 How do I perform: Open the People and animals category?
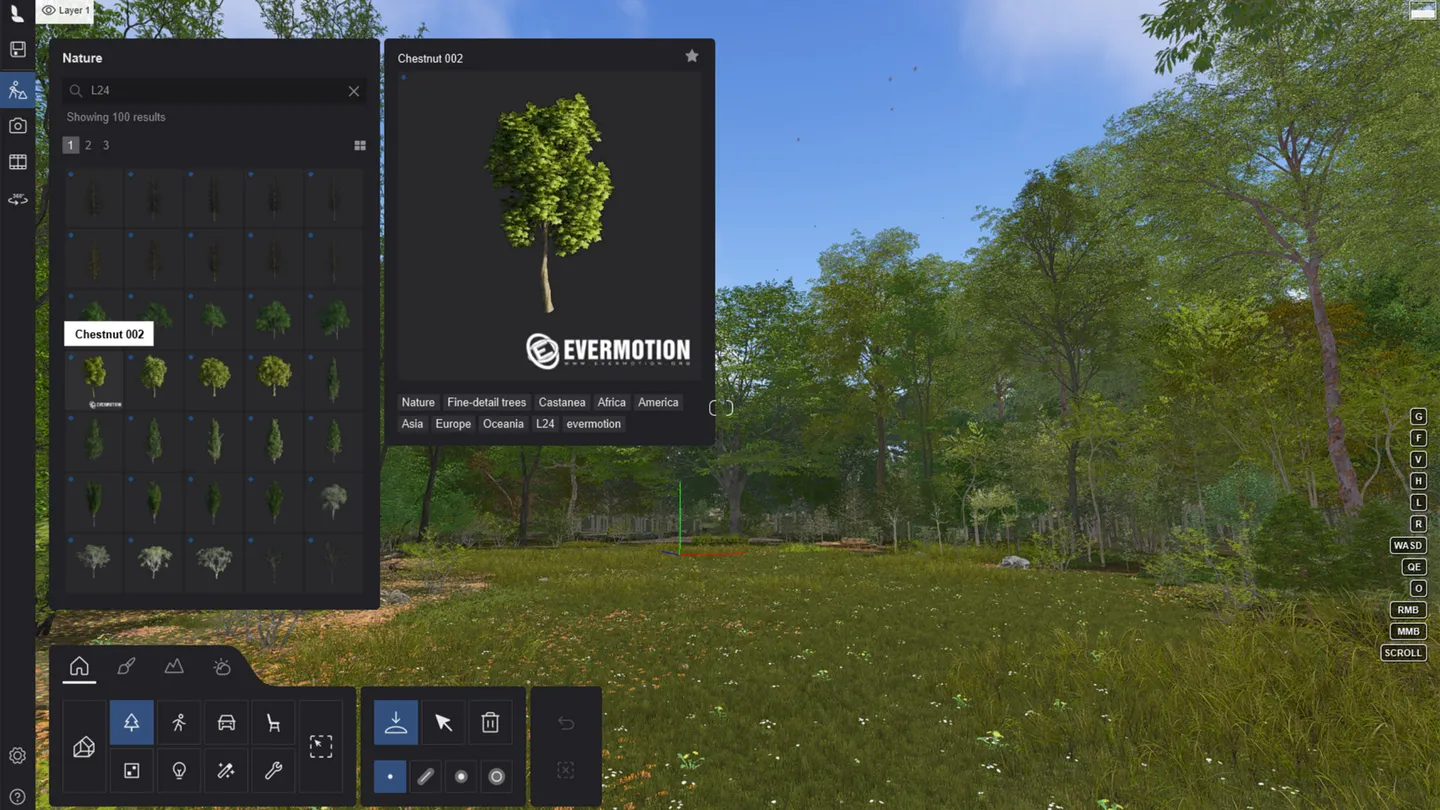pyautogui.click(x=179, y=723)
